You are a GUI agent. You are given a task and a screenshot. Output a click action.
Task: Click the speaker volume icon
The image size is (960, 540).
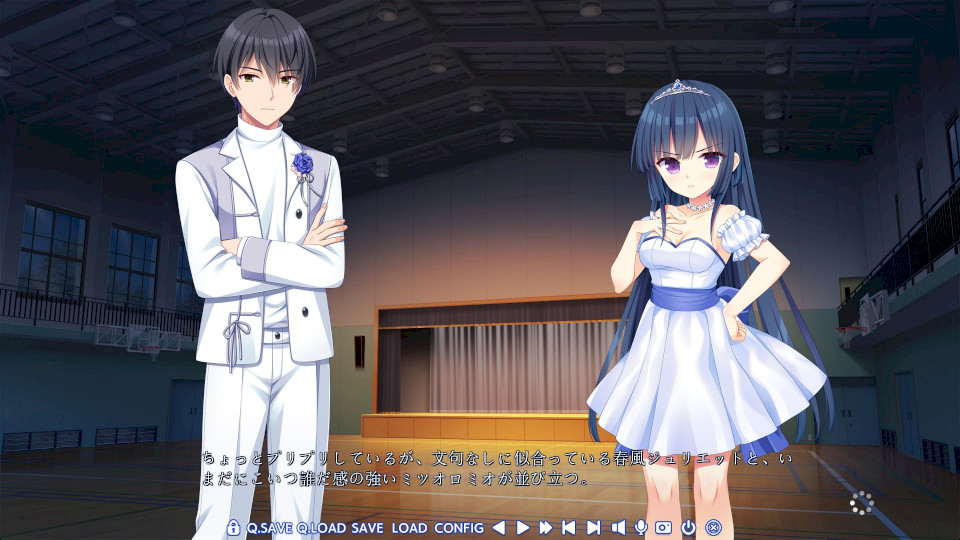tap(617, 527)
